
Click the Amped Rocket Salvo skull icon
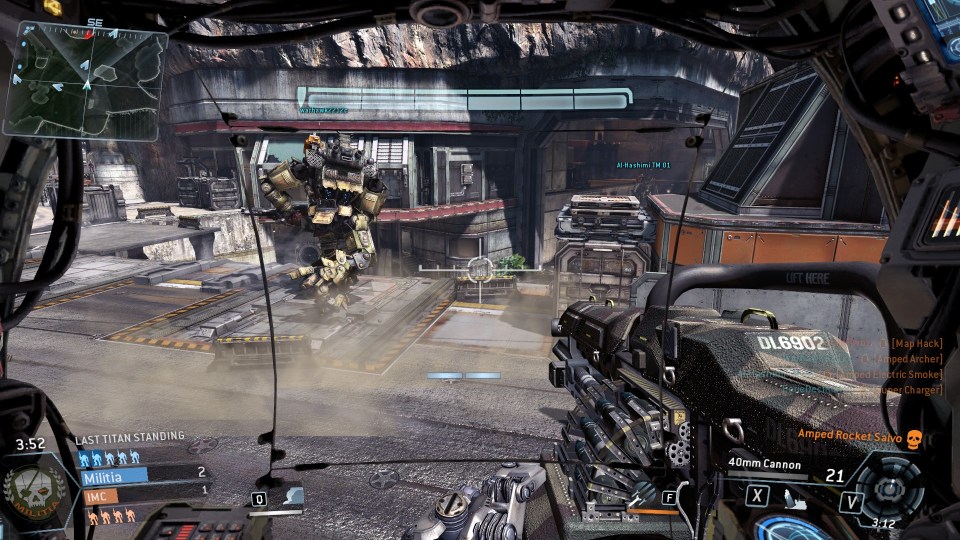(x=913, y=437)
